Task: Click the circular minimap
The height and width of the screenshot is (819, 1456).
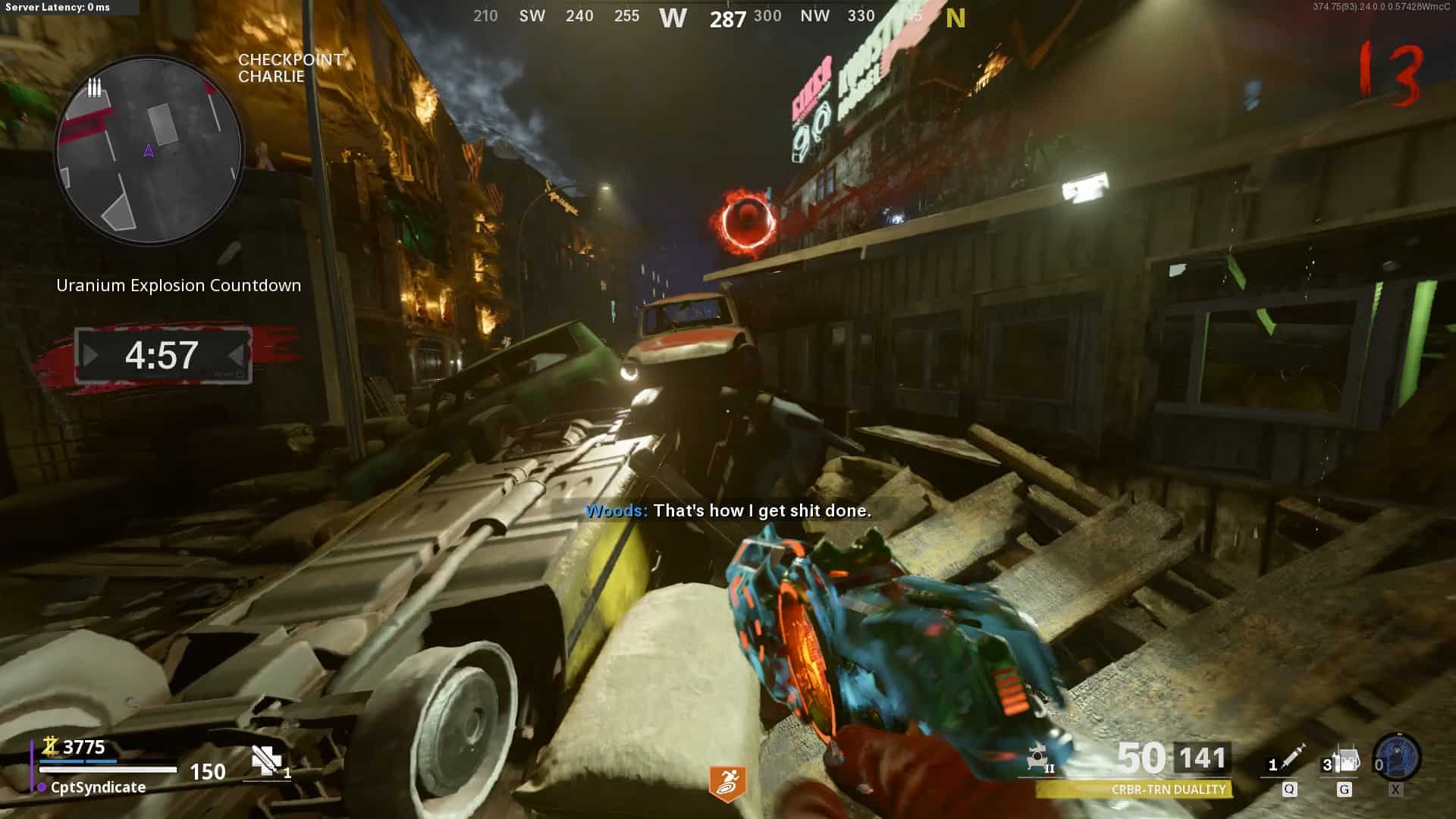Action: (x=149, y=150)
